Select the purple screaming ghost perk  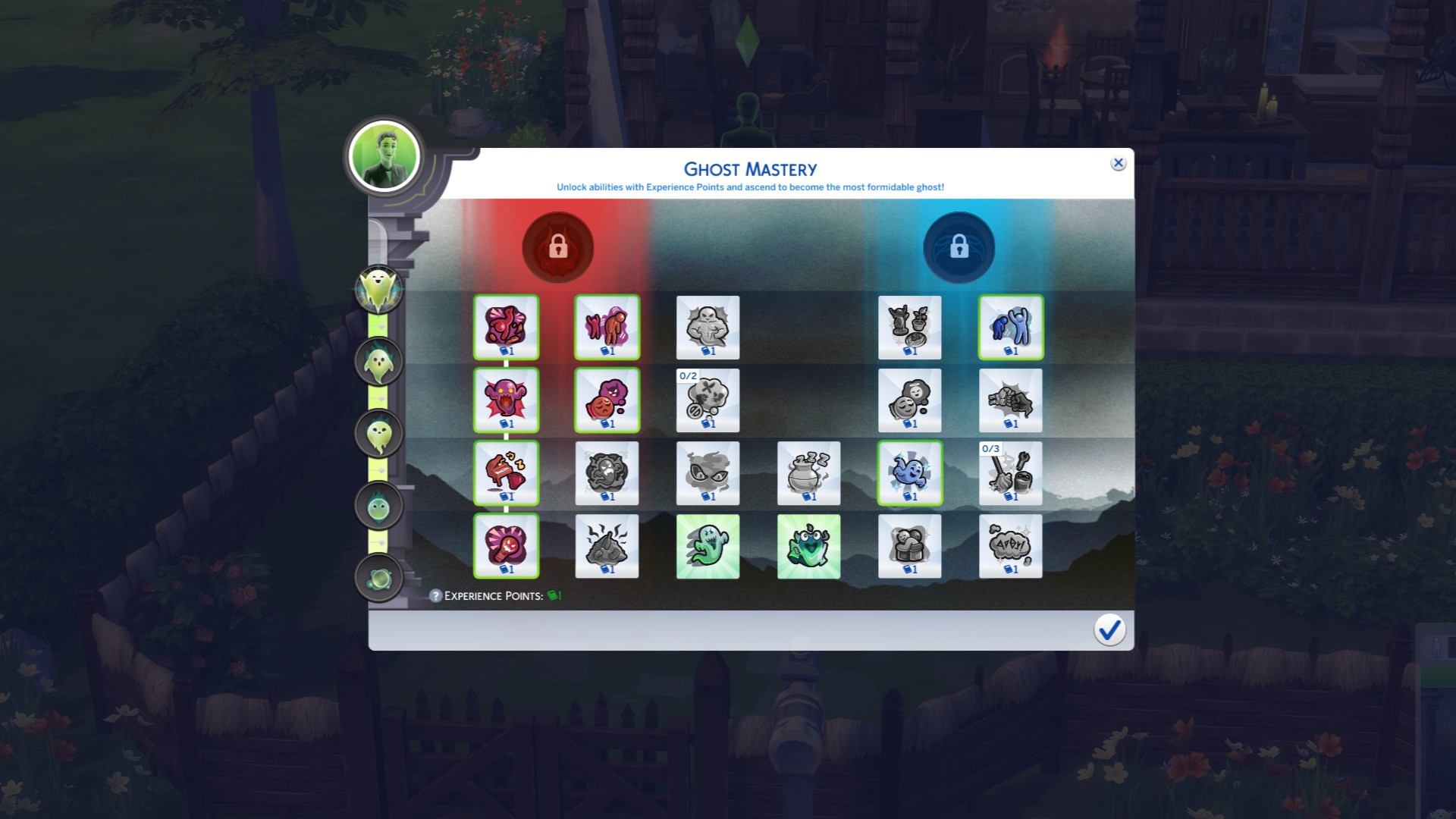(x=507, y=400)
